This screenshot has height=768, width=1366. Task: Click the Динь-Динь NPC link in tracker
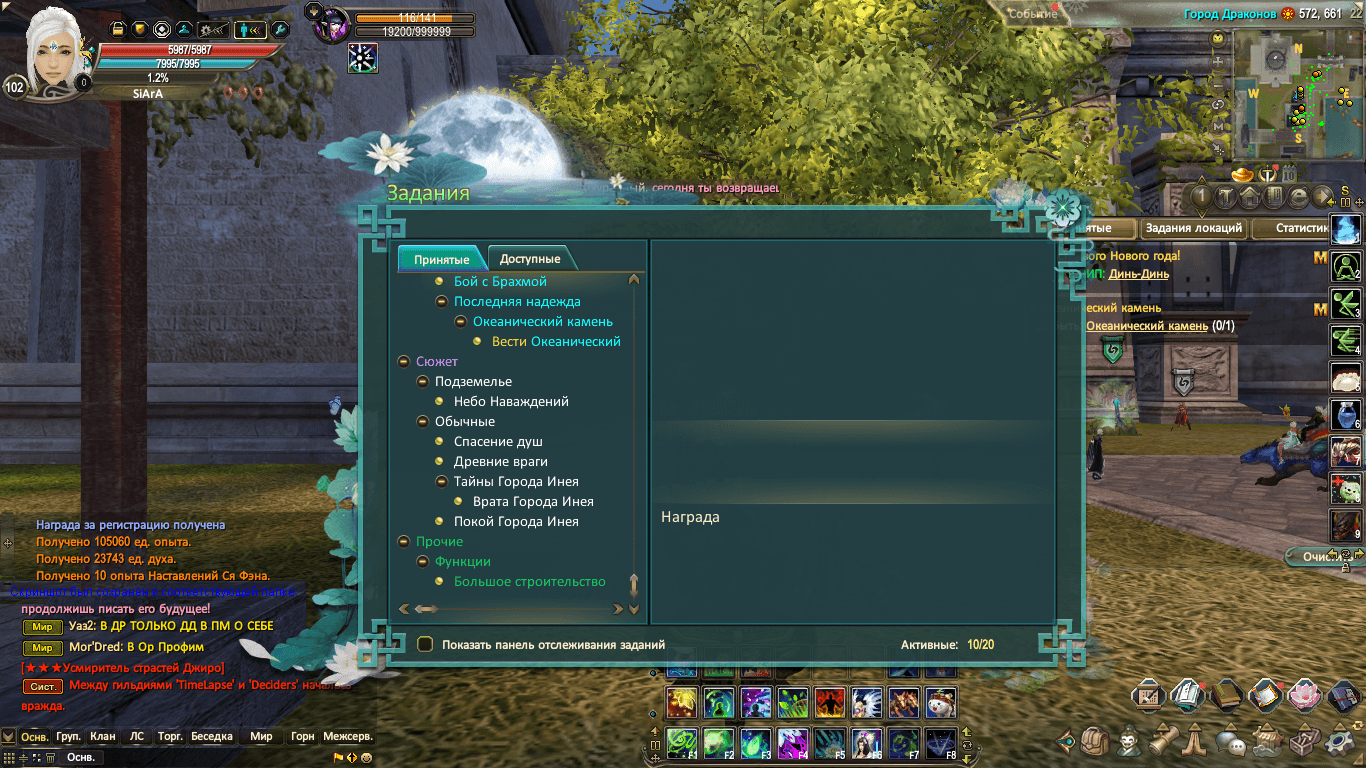click(1139, 274)
